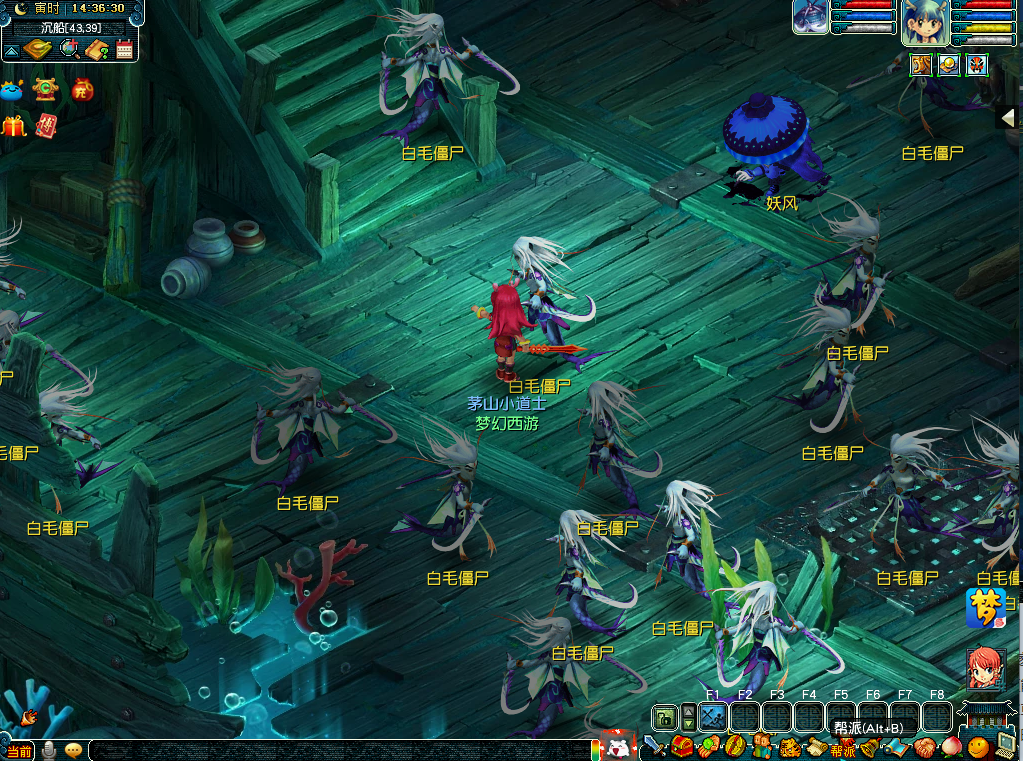The image size is (1023, 761).
Task: Open the smiley face emoticon icon
Action: [979, 746]
